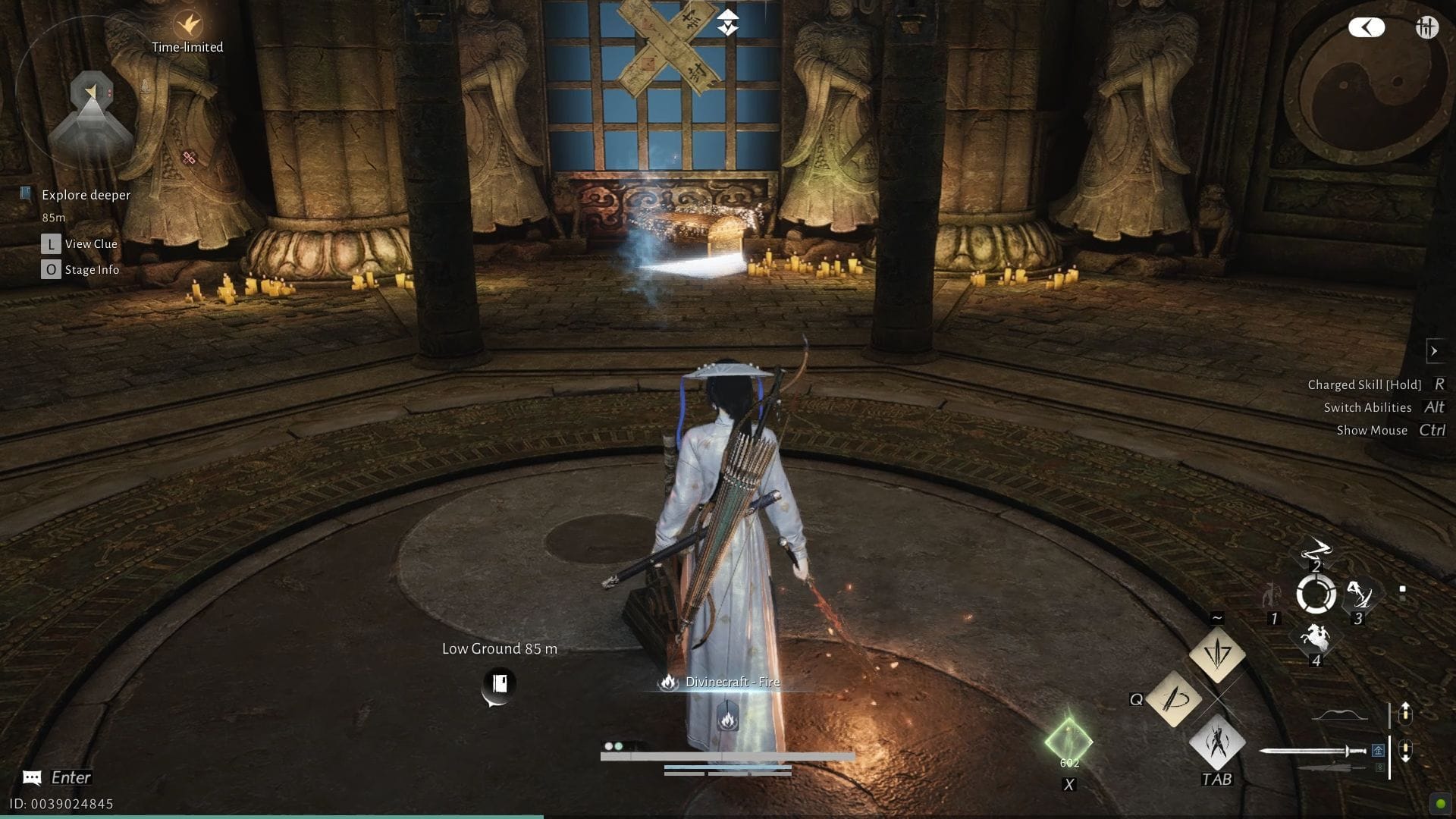
Task: Select the bow weapon slot
Action: pos(1340,715)
